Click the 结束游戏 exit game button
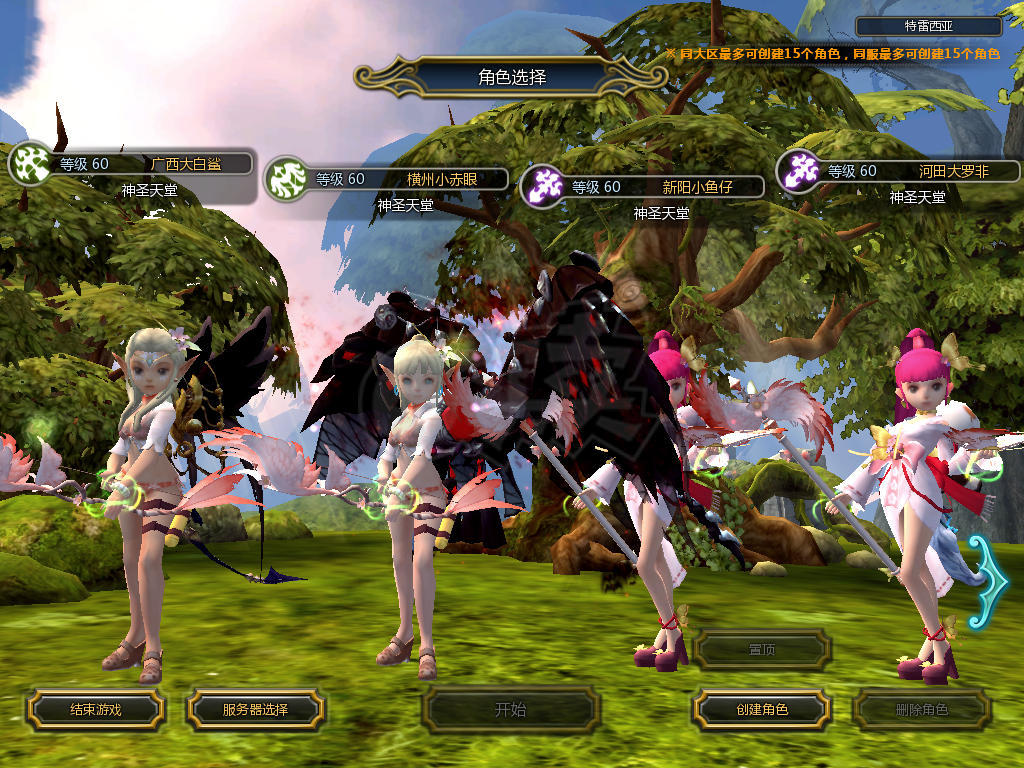 tap(95, 709)
